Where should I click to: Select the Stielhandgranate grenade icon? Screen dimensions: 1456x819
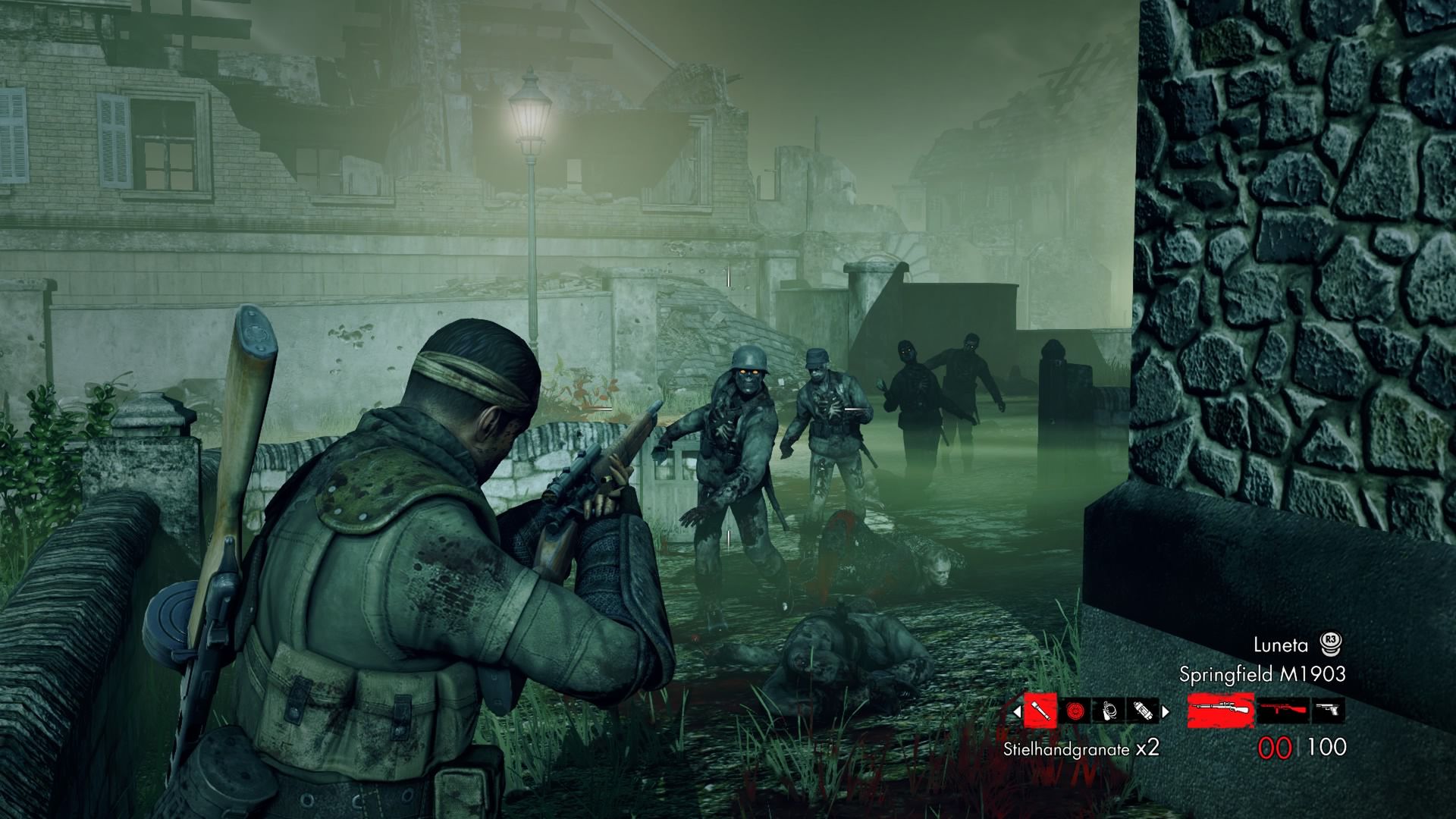click(x=1040, y=711)
